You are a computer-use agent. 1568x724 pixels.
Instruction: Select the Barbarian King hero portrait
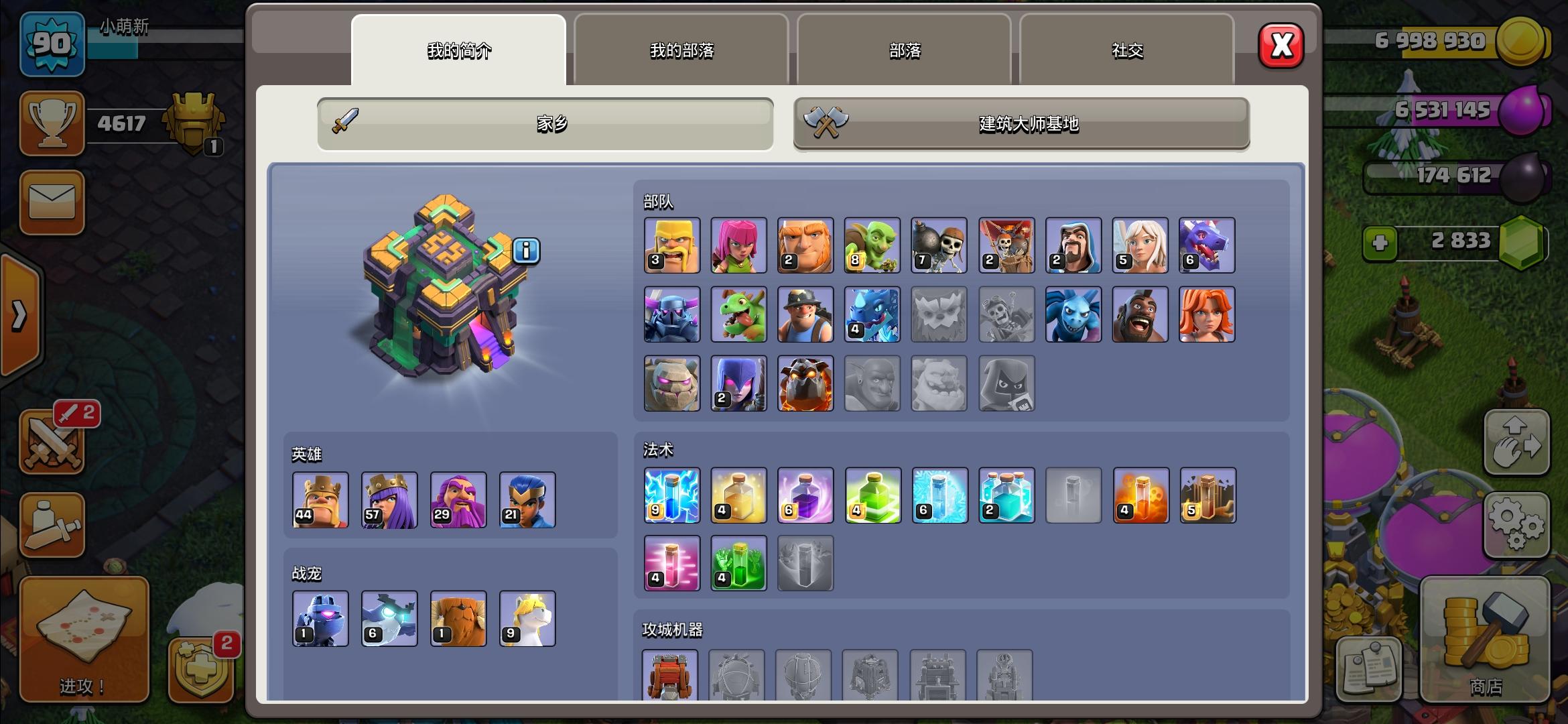[320, 500]
